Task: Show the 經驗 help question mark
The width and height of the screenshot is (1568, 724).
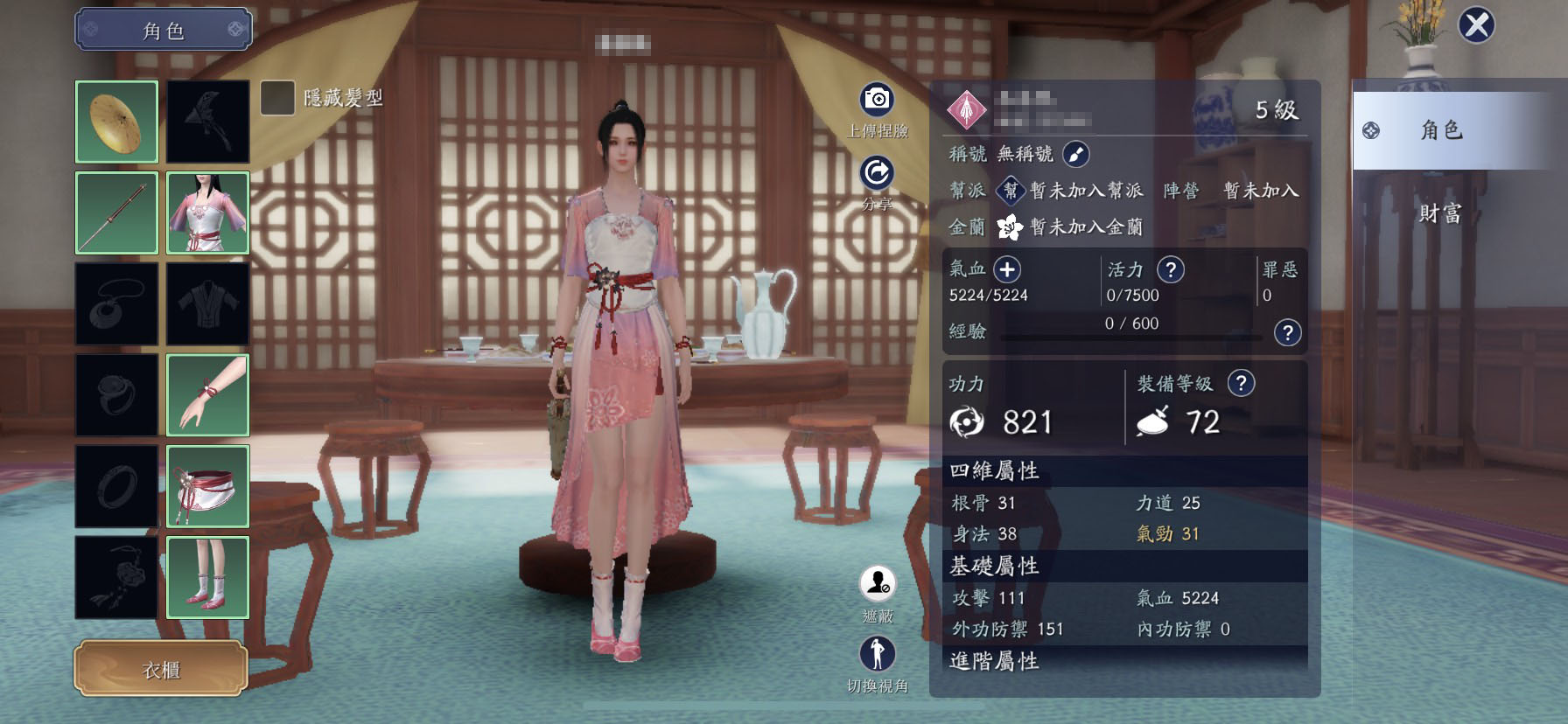Action: [1287, 332]
